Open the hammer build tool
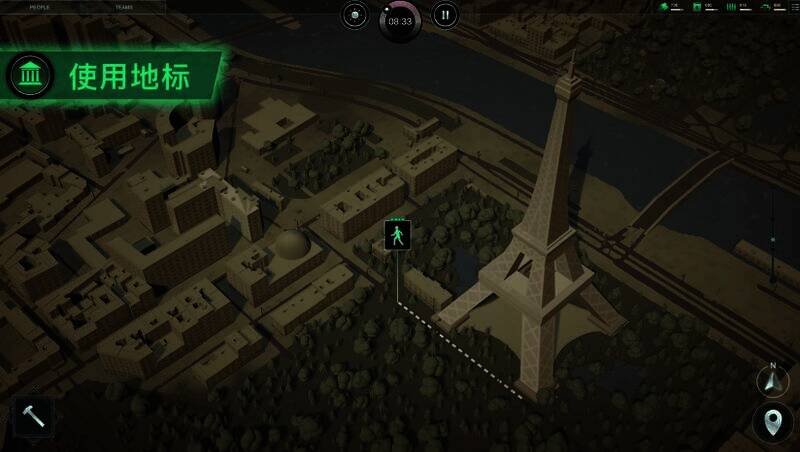 coord(33,418)
